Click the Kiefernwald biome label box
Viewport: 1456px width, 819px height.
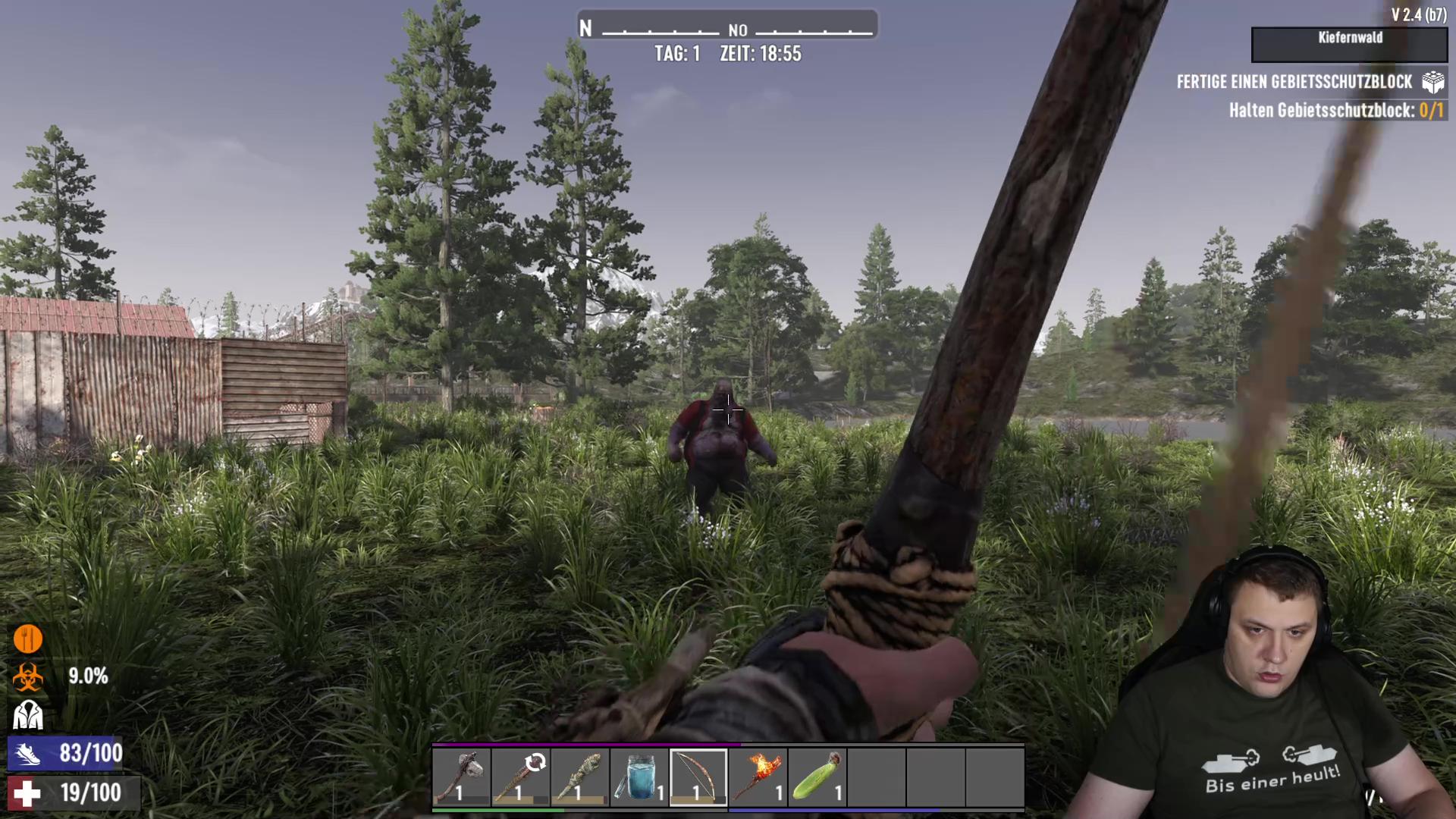(1349, 45)
